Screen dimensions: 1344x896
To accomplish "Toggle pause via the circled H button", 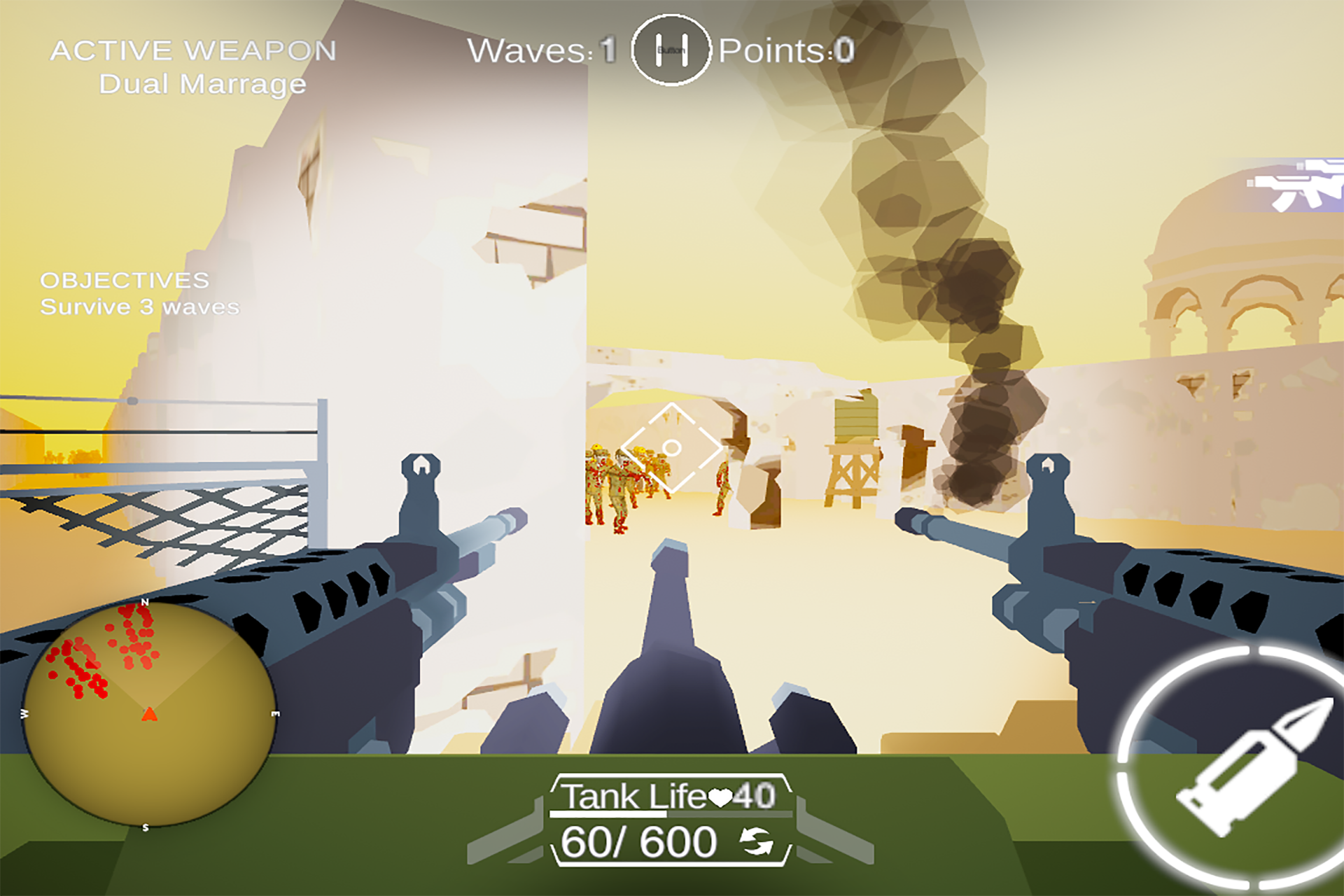I will [x=671, y=50].
